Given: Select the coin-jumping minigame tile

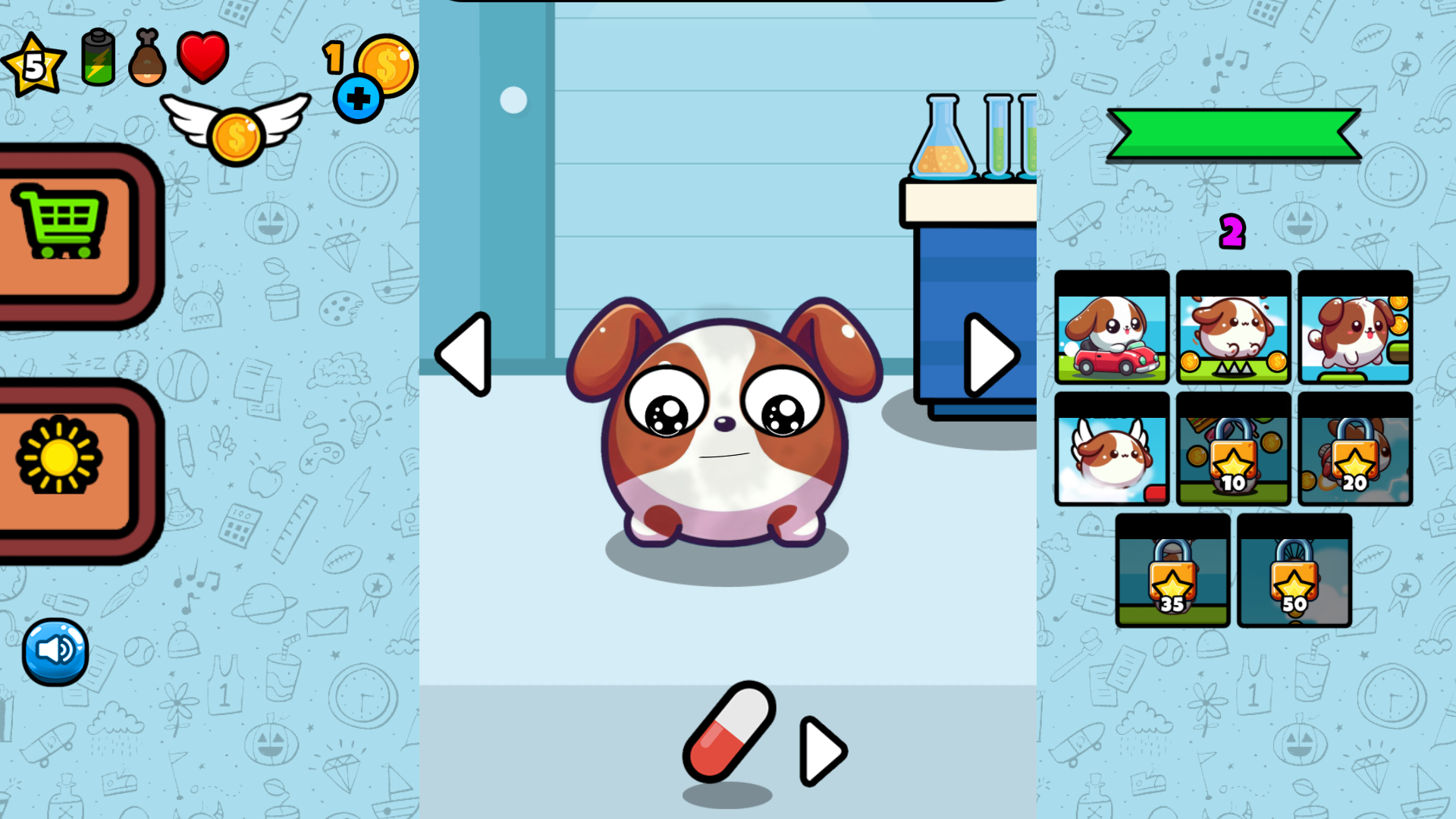Looking at the screenshot, I should (x=1232, y=328).
